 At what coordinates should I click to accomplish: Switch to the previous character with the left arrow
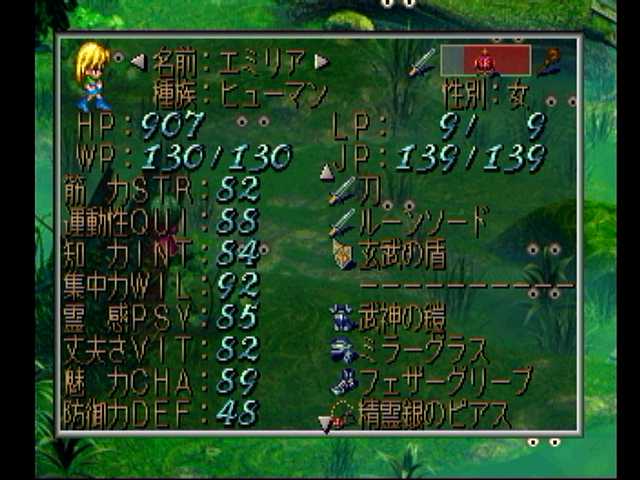pyautogui.click(x=138, y=61)
